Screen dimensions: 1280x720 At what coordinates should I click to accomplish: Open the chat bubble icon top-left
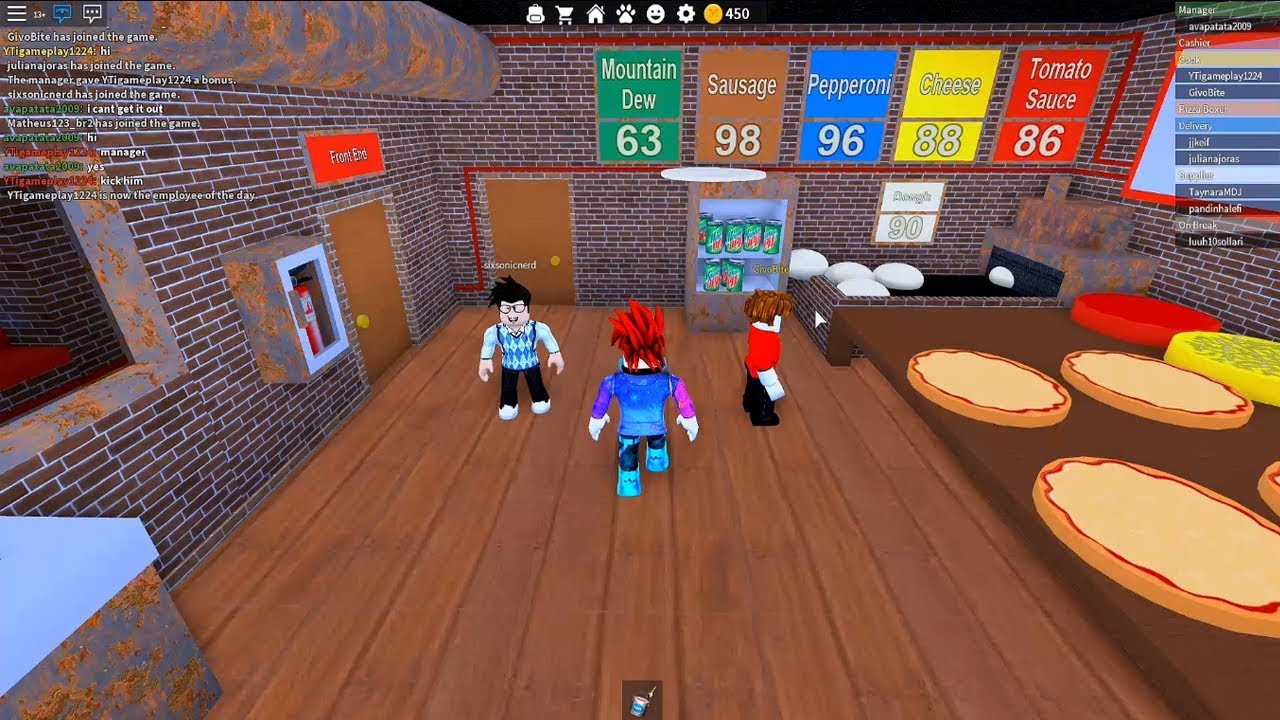tap(93, 13)
